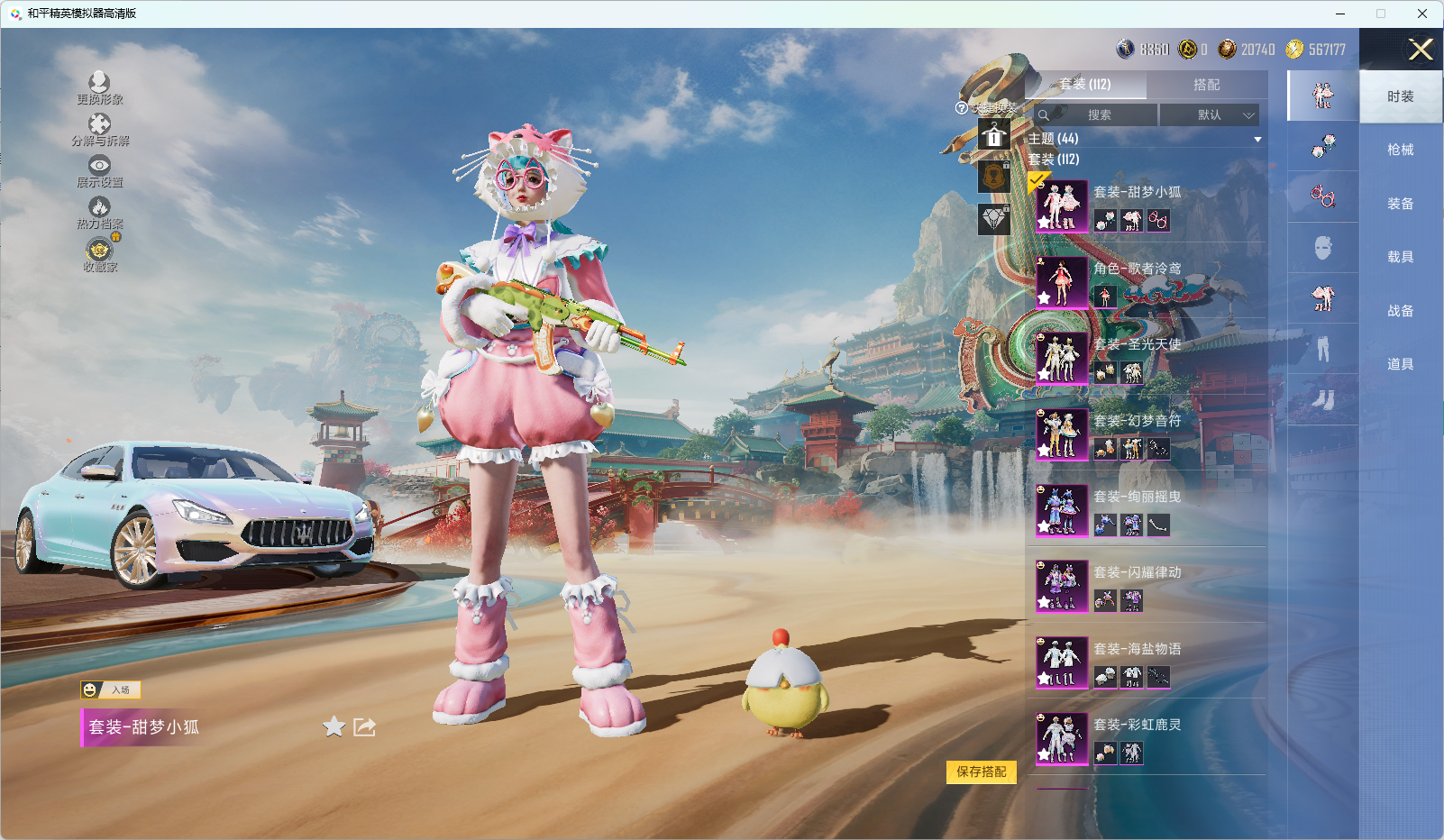
Task: Choose the 角色-歌者泠鸢 thumbnail
Action: [x=1062, y=282]
